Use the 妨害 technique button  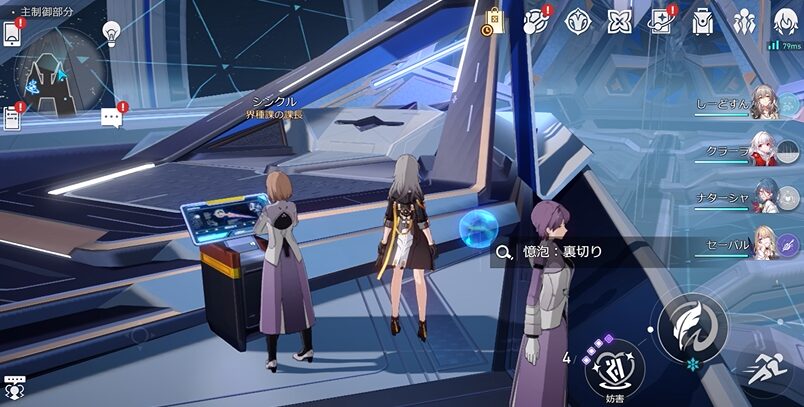(x=614, y=367)
